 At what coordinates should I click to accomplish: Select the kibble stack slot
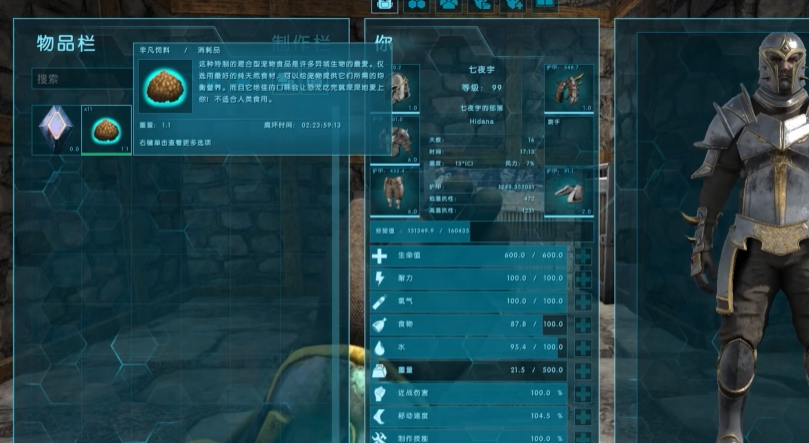coord(106,130)
